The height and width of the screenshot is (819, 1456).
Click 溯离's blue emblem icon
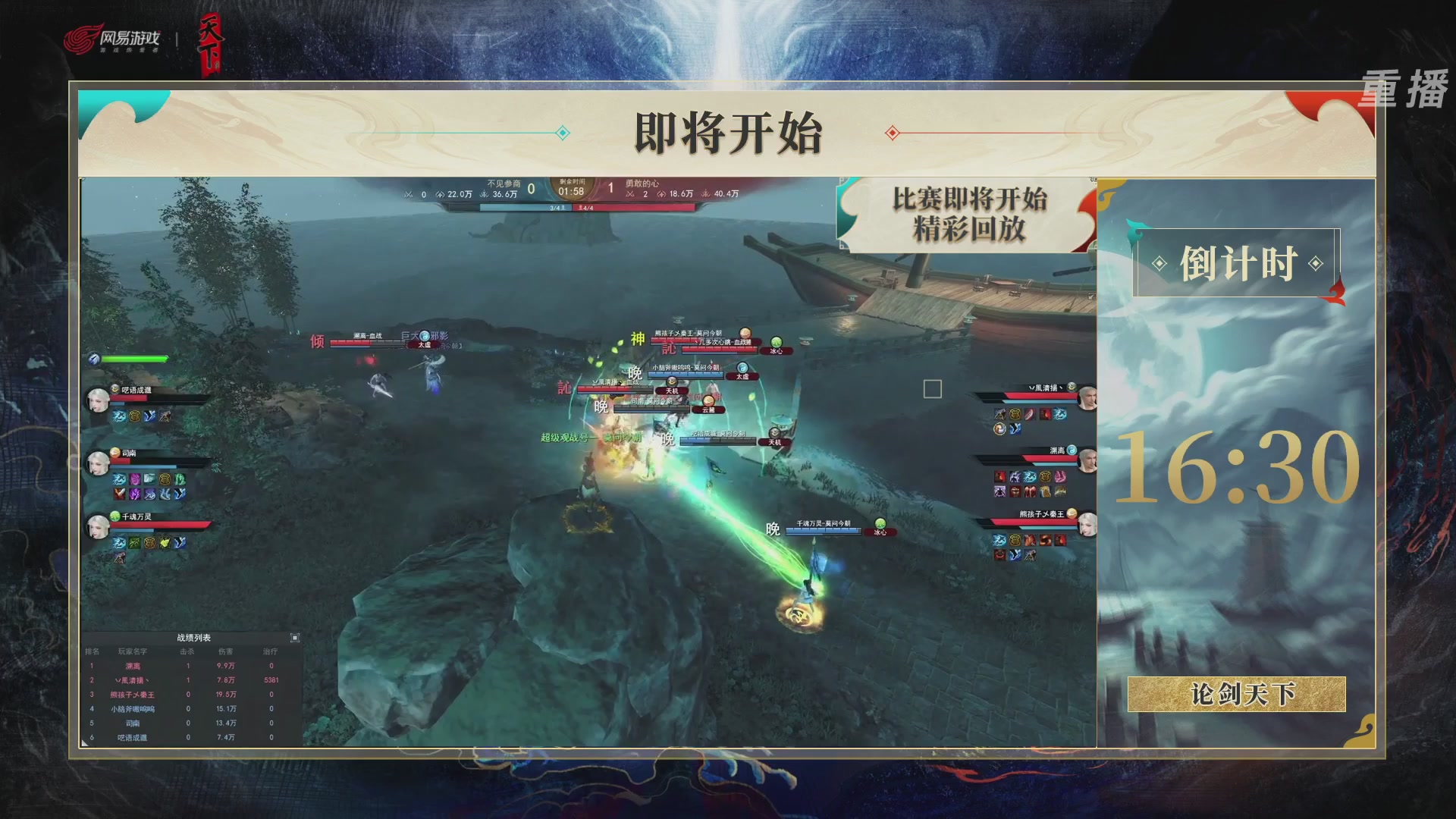(1072, 450)
